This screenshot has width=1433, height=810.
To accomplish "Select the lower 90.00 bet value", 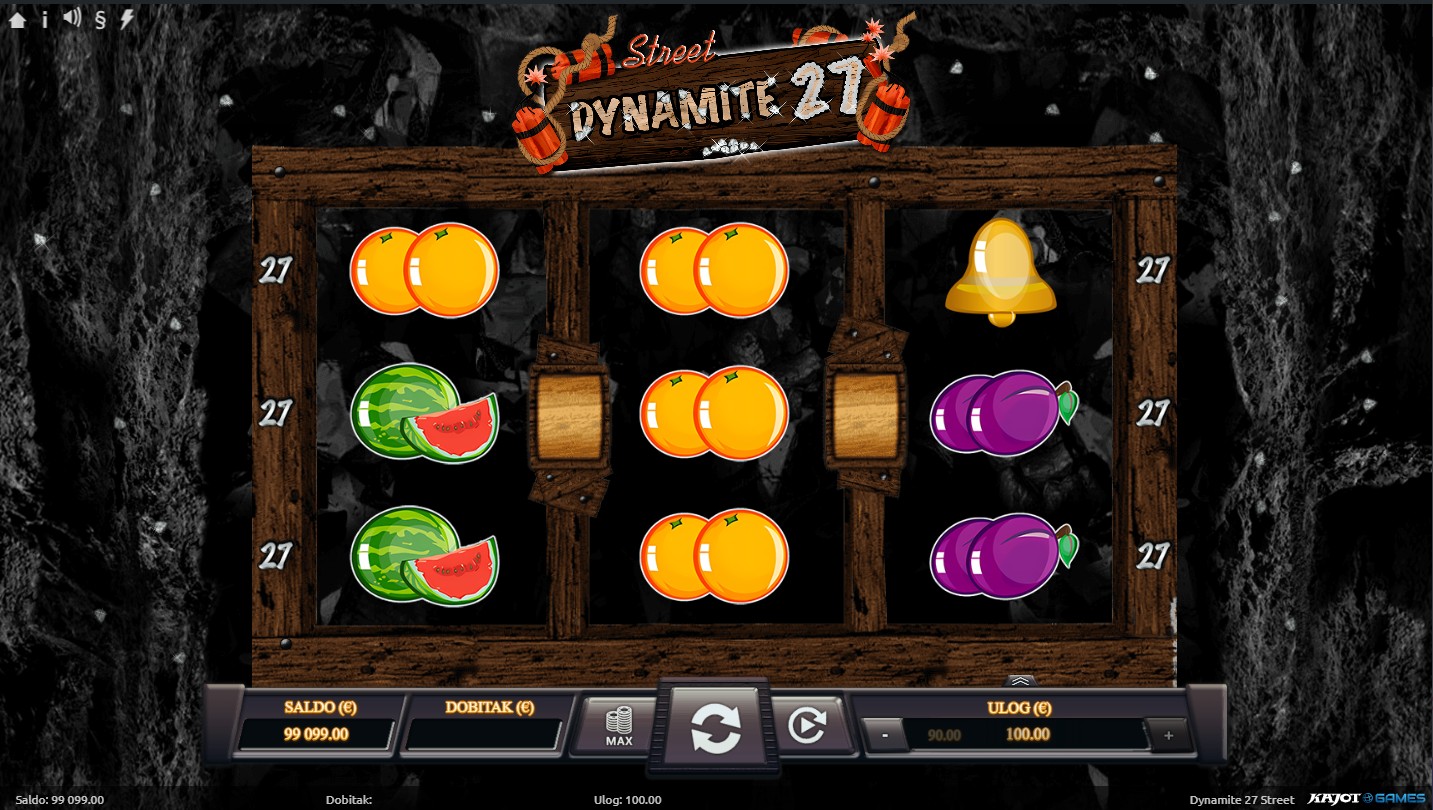I will point(944,735).
